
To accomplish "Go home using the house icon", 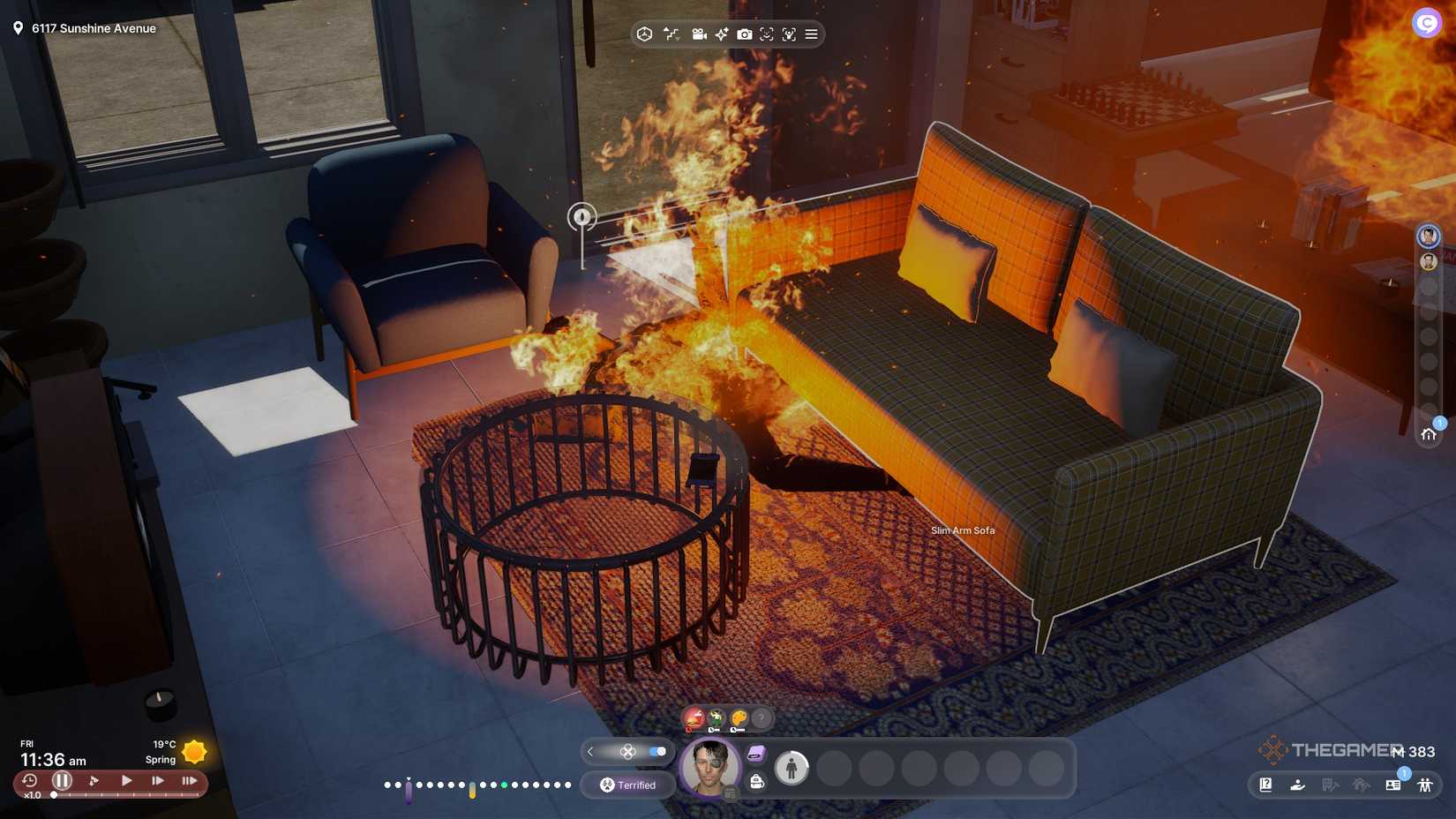I will click(x=1429, y=433).
